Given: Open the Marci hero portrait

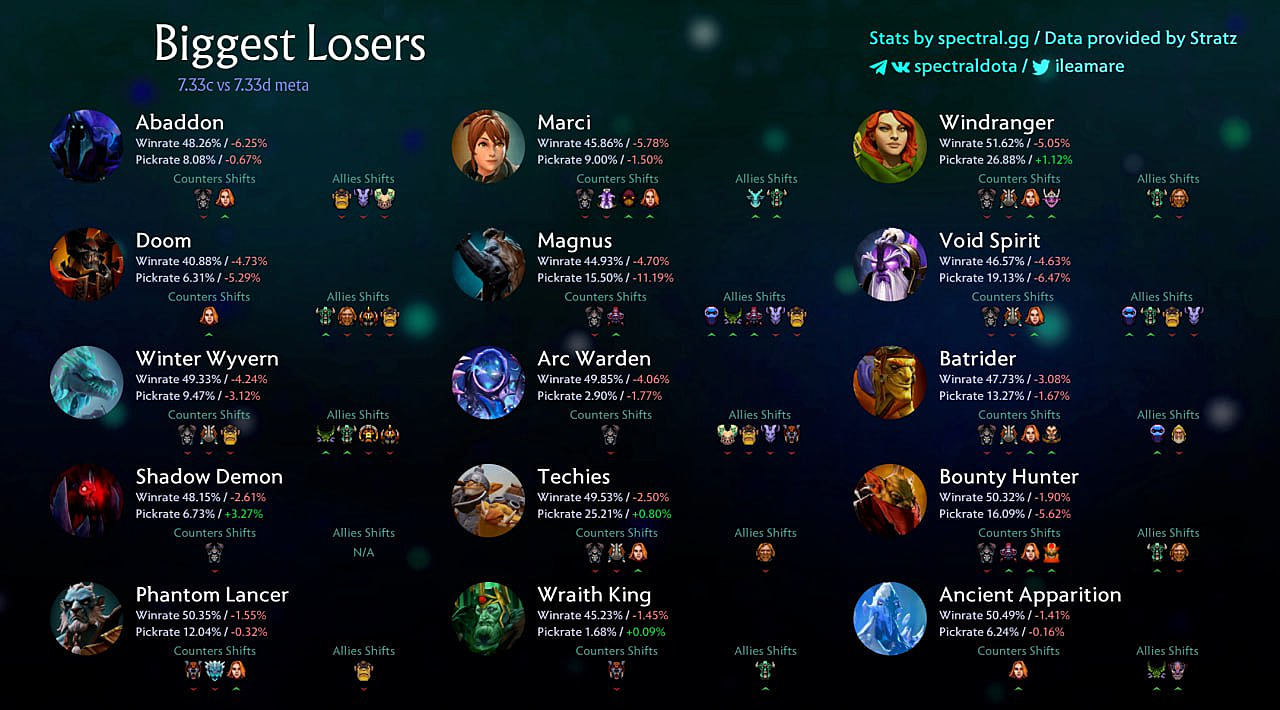Looking at the screenshot, I should coord(488,146).
